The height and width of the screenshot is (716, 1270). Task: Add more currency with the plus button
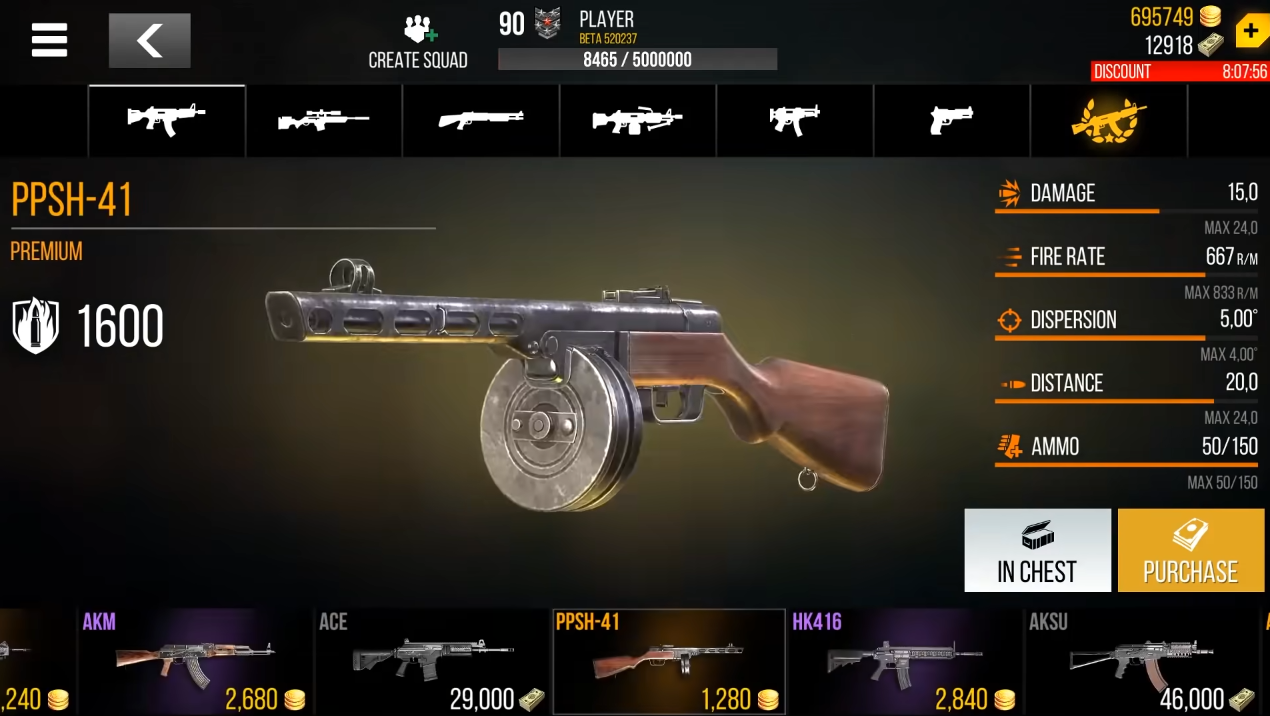tap(1251, 30)
